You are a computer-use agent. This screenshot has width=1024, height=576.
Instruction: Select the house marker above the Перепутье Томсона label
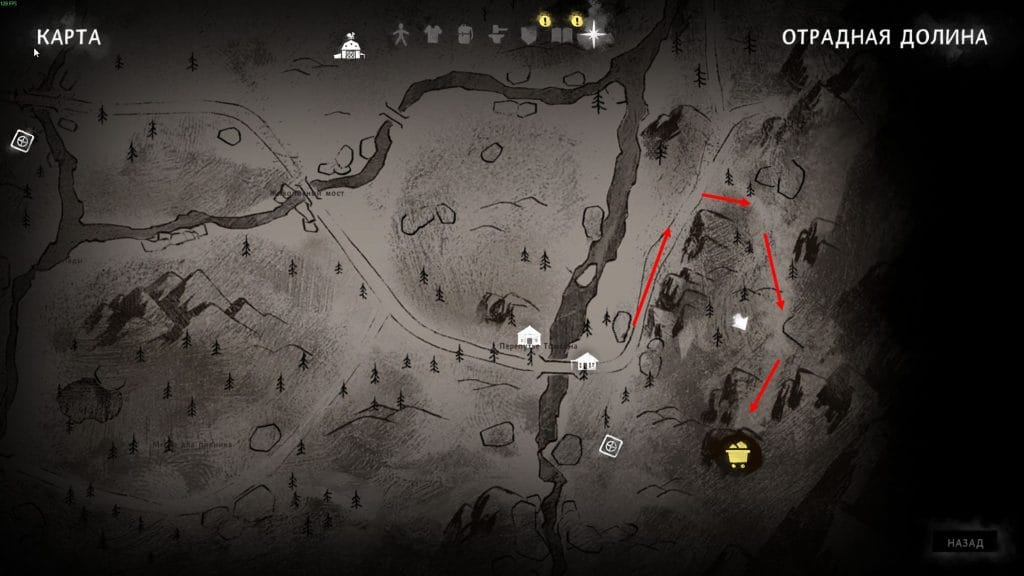coord(529,336)
